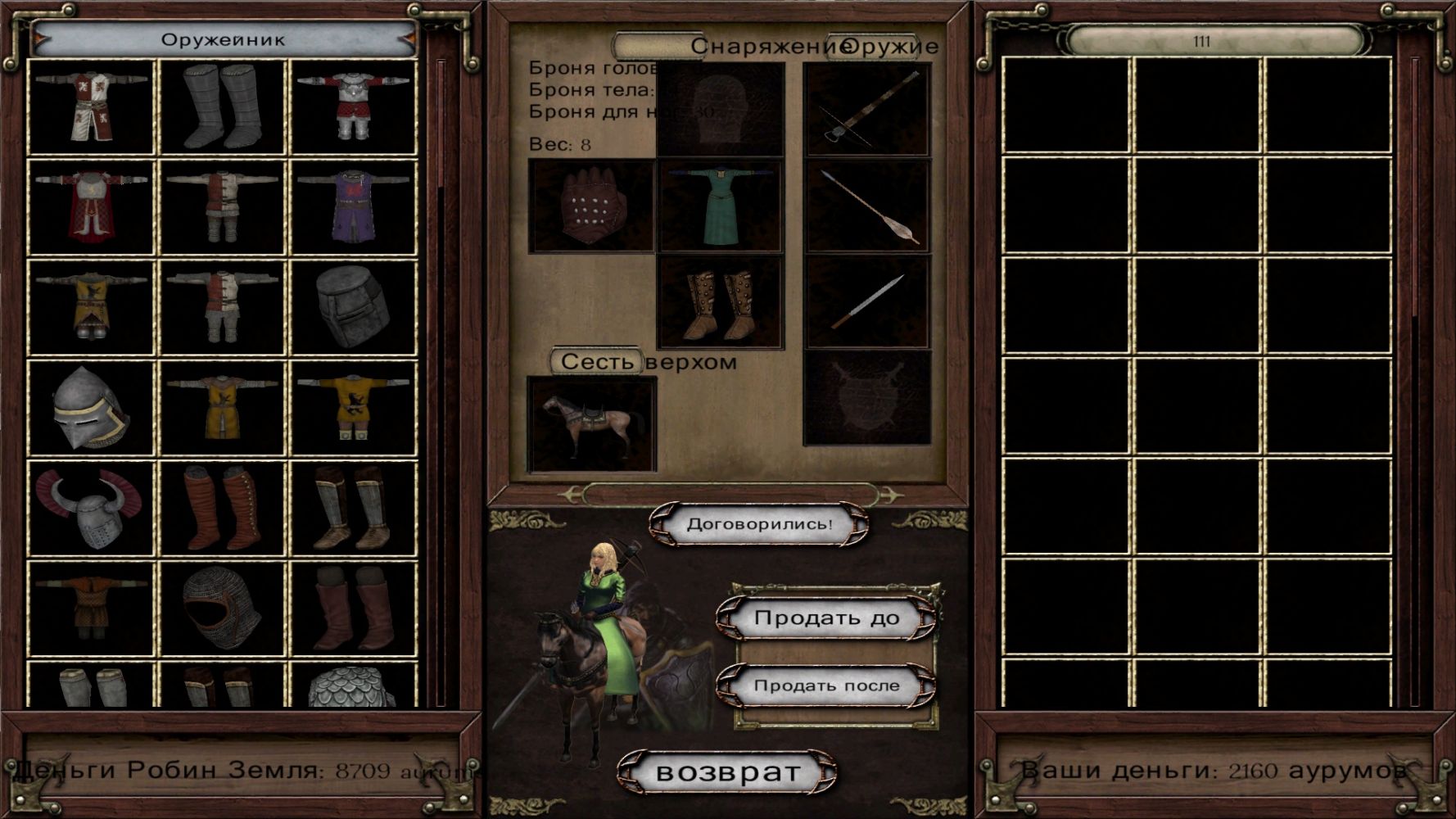
Task: Choose the purple surcoat armor for sale
Action: 353,206
